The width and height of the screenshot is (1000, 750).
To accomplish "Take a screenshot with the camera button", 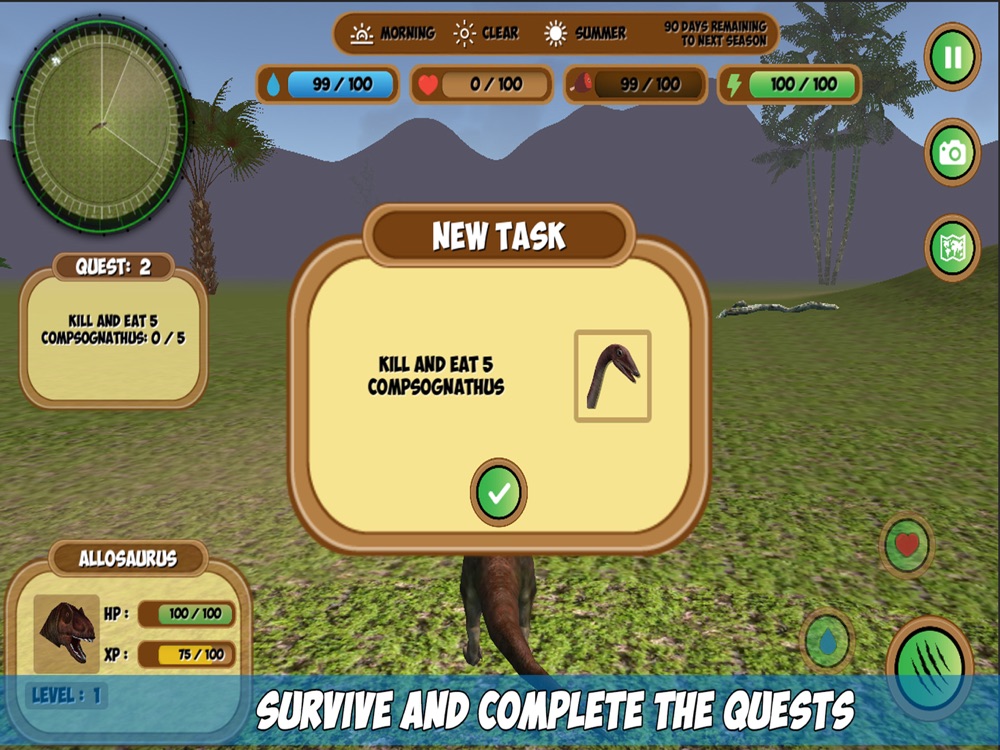I will coord(952,152).
